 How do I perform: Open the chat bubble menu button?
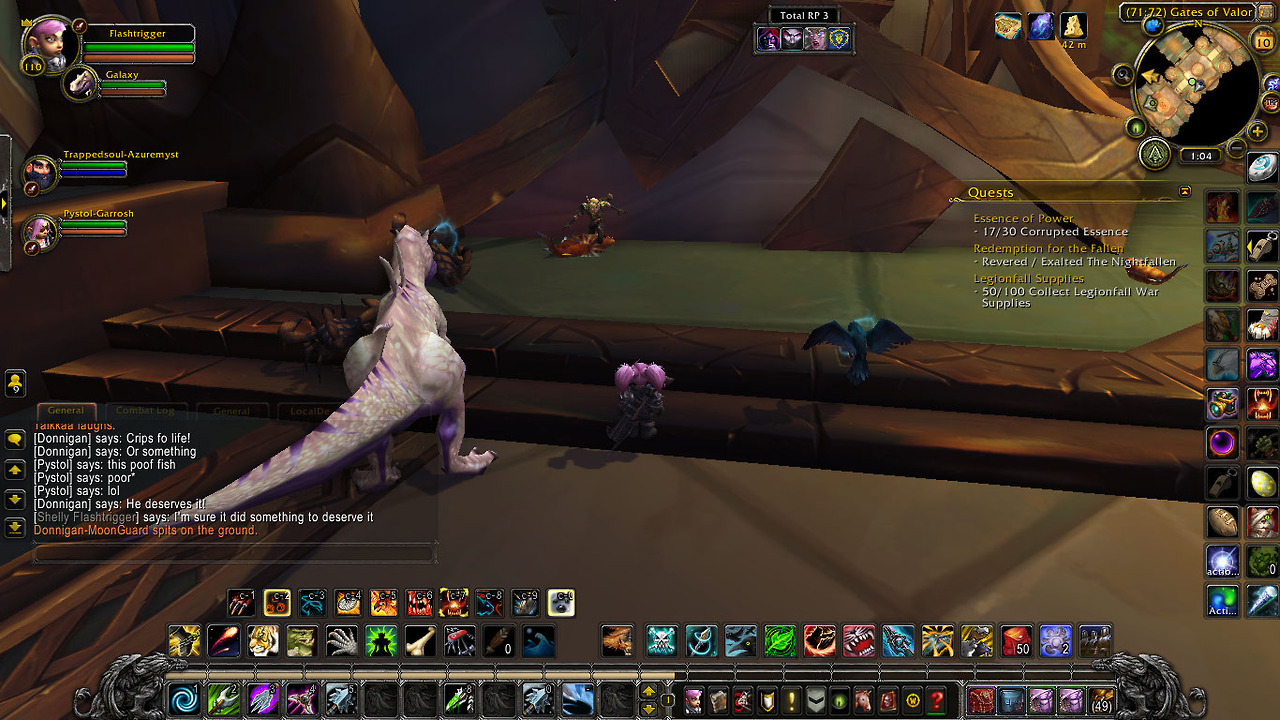pos(15,439)
